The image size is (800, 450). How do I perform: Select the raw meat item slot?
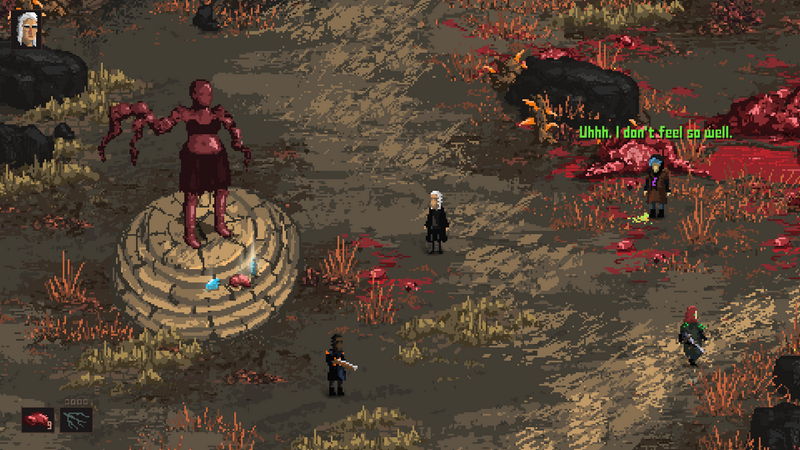pos(40,419)
